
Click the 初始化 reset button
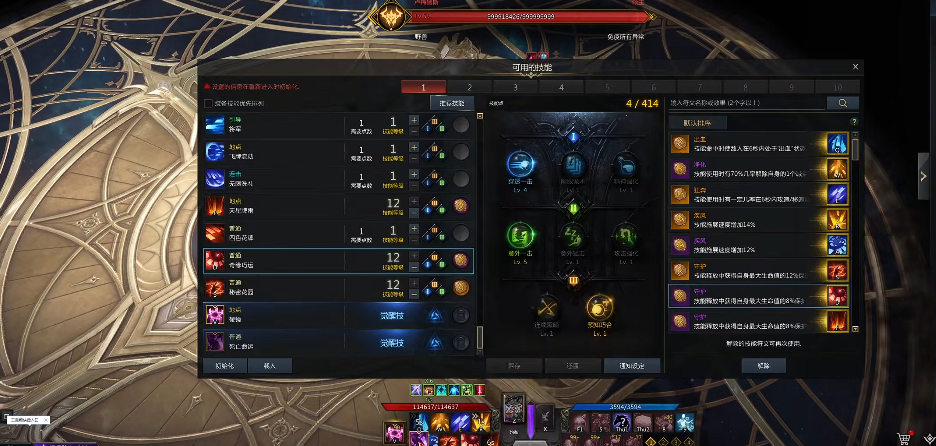[224, 365]
